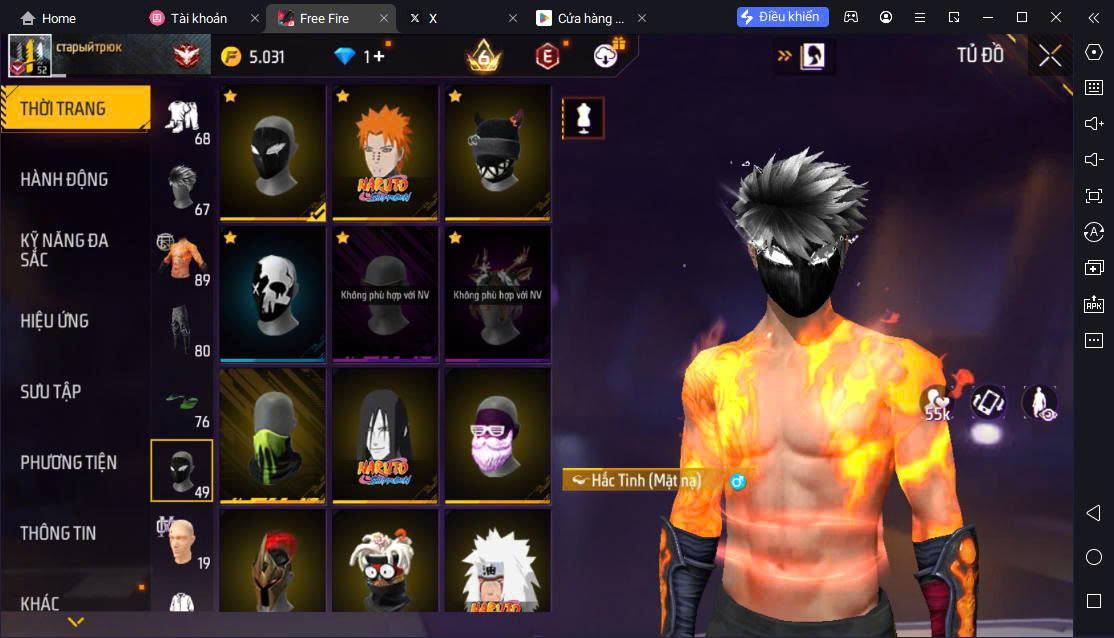Screen dimensions: 1114x638
Task: Open the pants subcategory showing 80
Action: 182,328
